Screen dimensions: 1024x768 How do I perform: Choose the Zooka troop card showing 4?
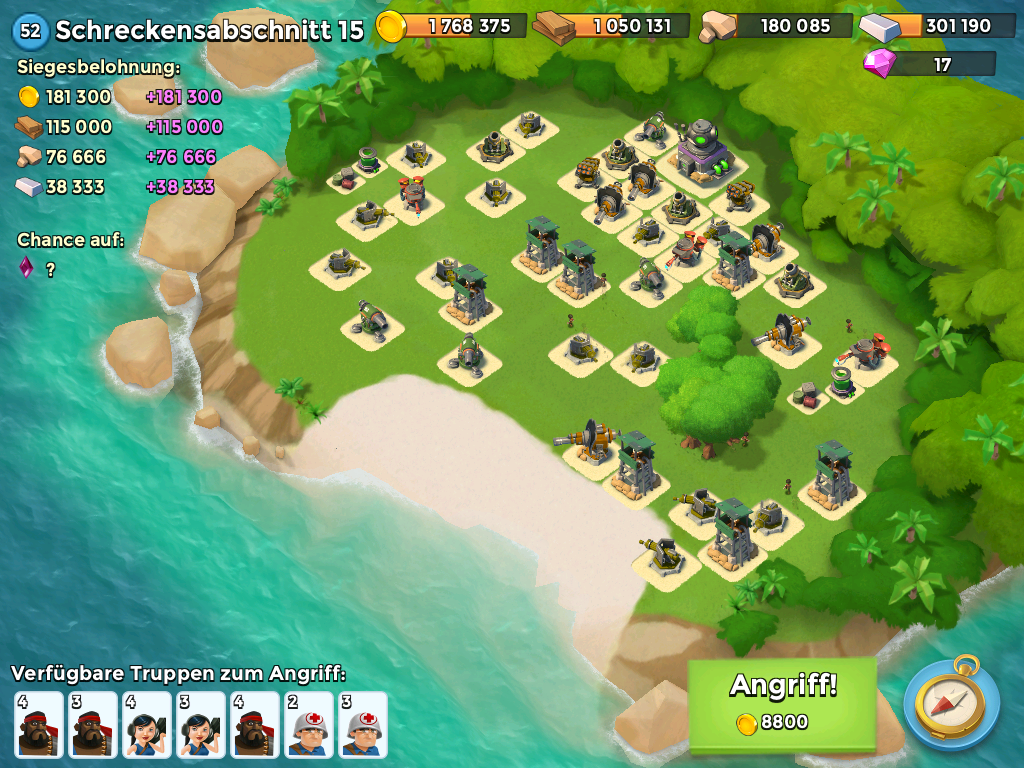click(x=146, y=724)
